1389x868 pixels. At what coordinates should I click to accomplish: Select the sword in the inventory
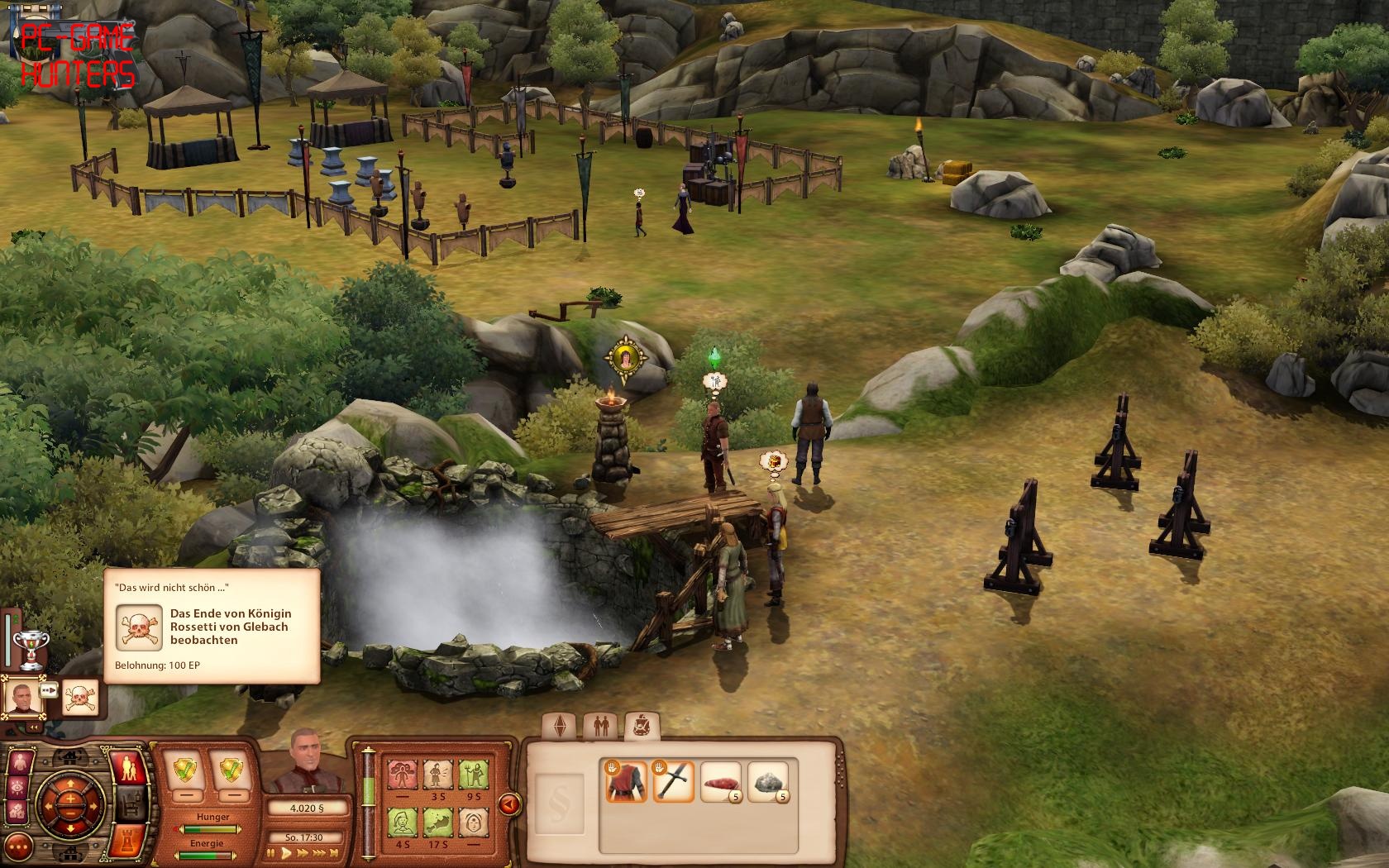pyautogui.click(x=673, y=782)
